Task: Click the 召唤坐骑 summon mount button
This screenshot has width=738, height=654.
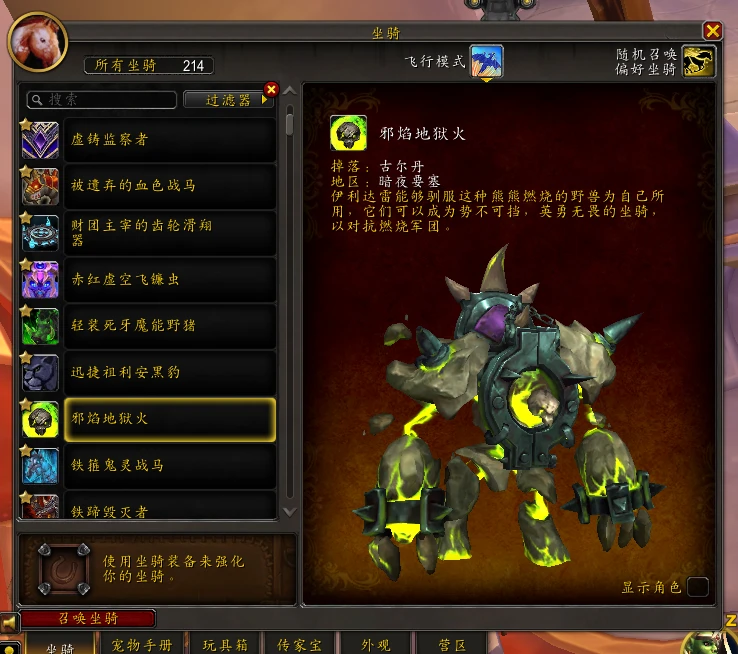Action: pos(88,619)
